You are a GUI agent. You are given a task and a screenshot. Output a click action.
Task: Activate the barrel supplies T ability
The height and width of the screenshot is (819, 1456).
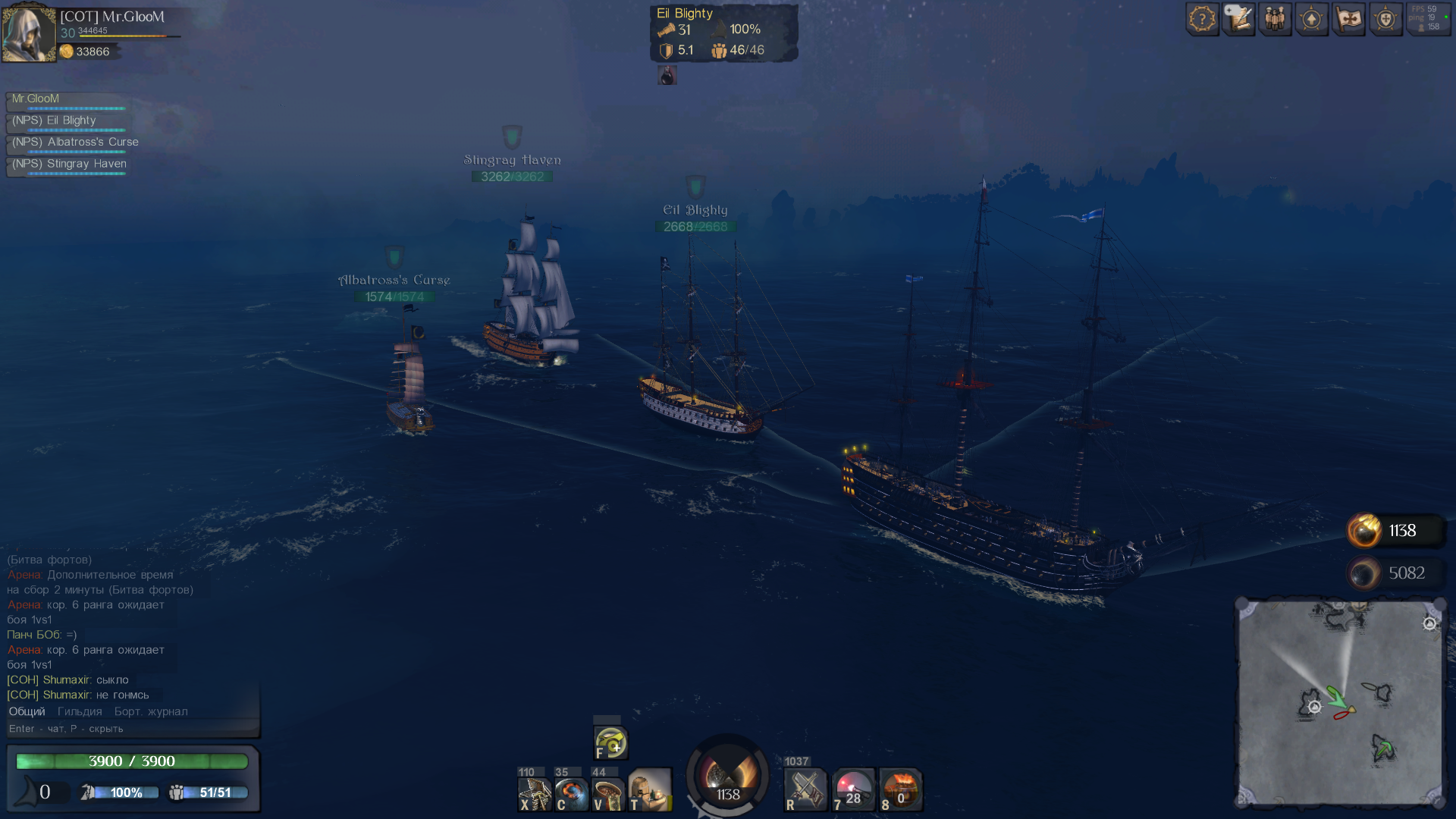coord(650,791)
